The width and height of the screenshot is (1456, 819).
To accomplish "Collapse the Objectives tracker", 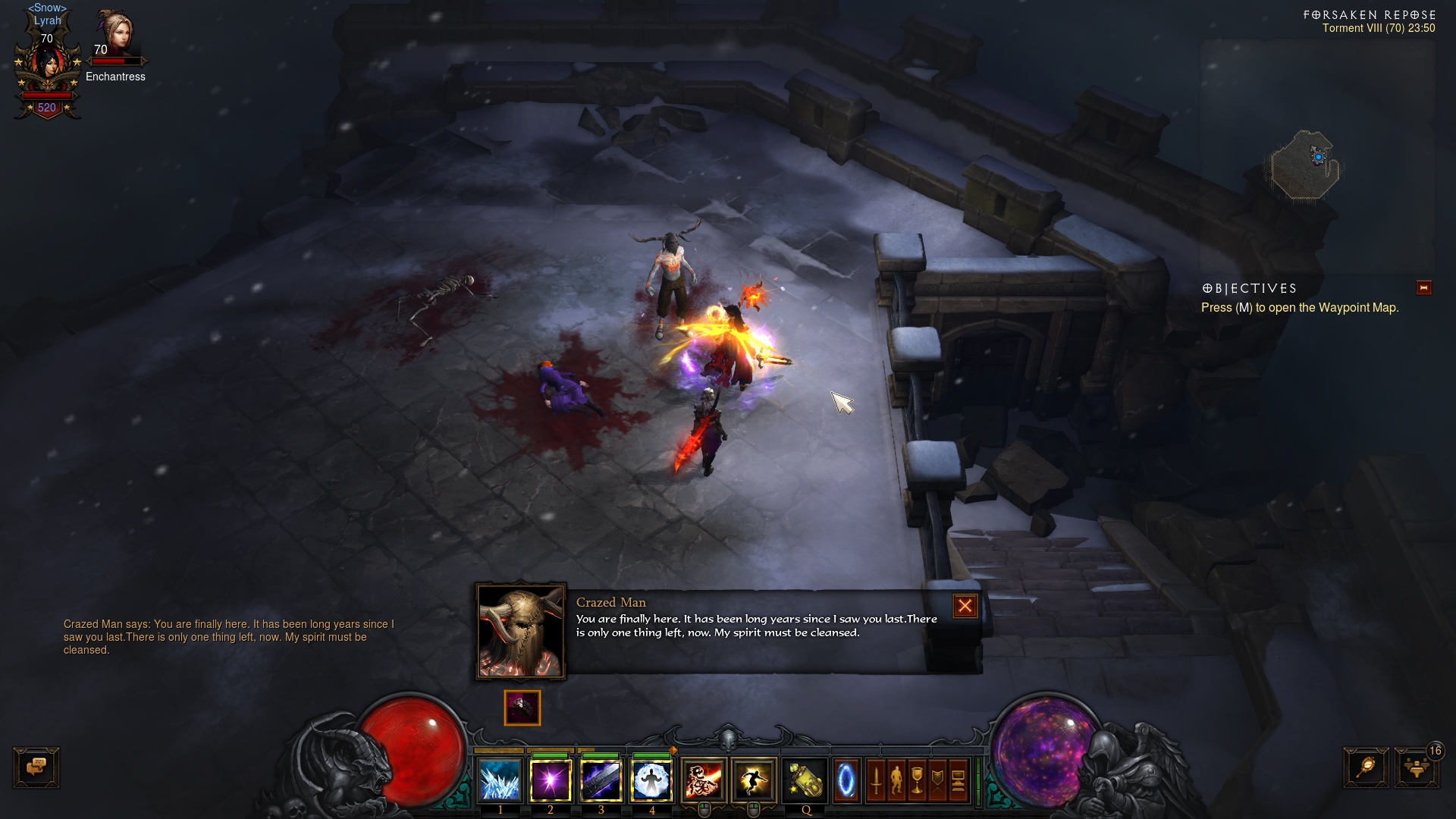I will click(x=1423, y=287).
